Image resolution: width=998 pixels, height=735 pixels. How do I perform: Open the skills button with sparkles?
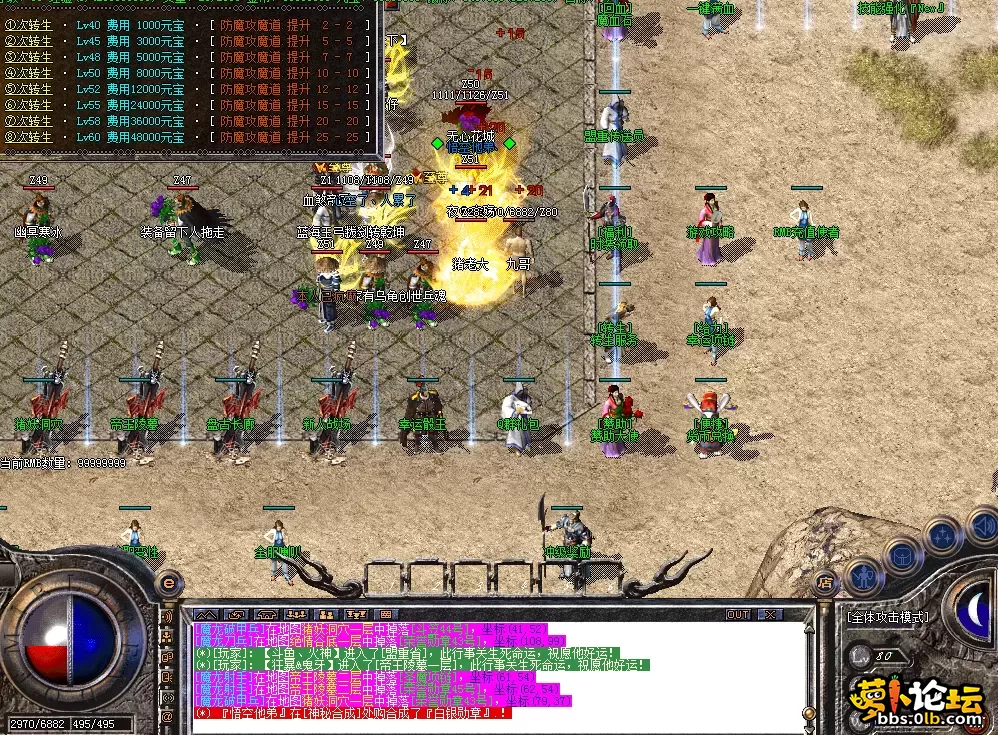(942, 535)
